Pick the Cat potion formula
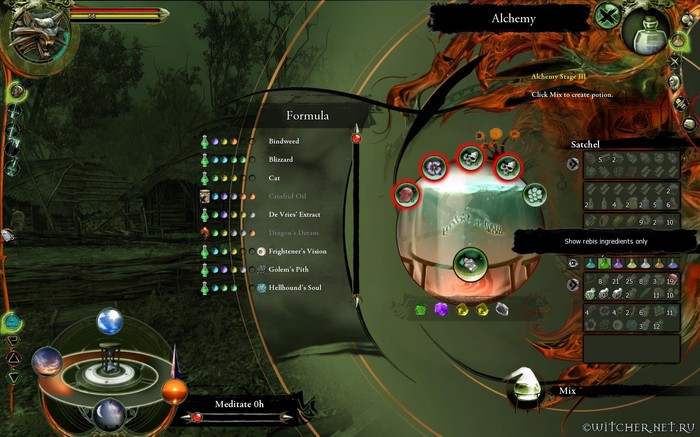Viewport: 700px width, 437px height. click(274, 177)
